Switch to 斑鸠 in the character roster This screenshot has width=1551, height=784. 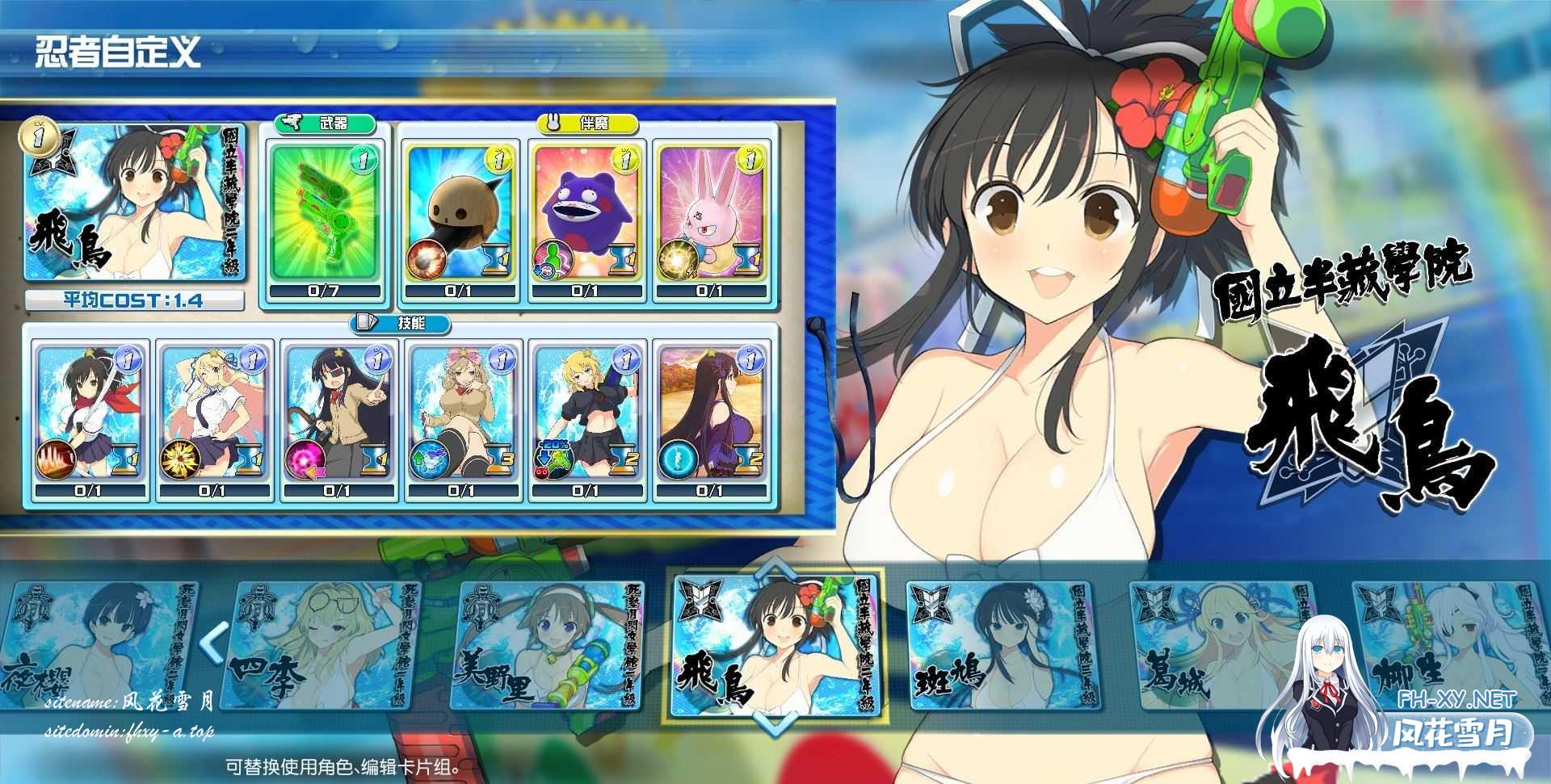tap(1002, 646)
